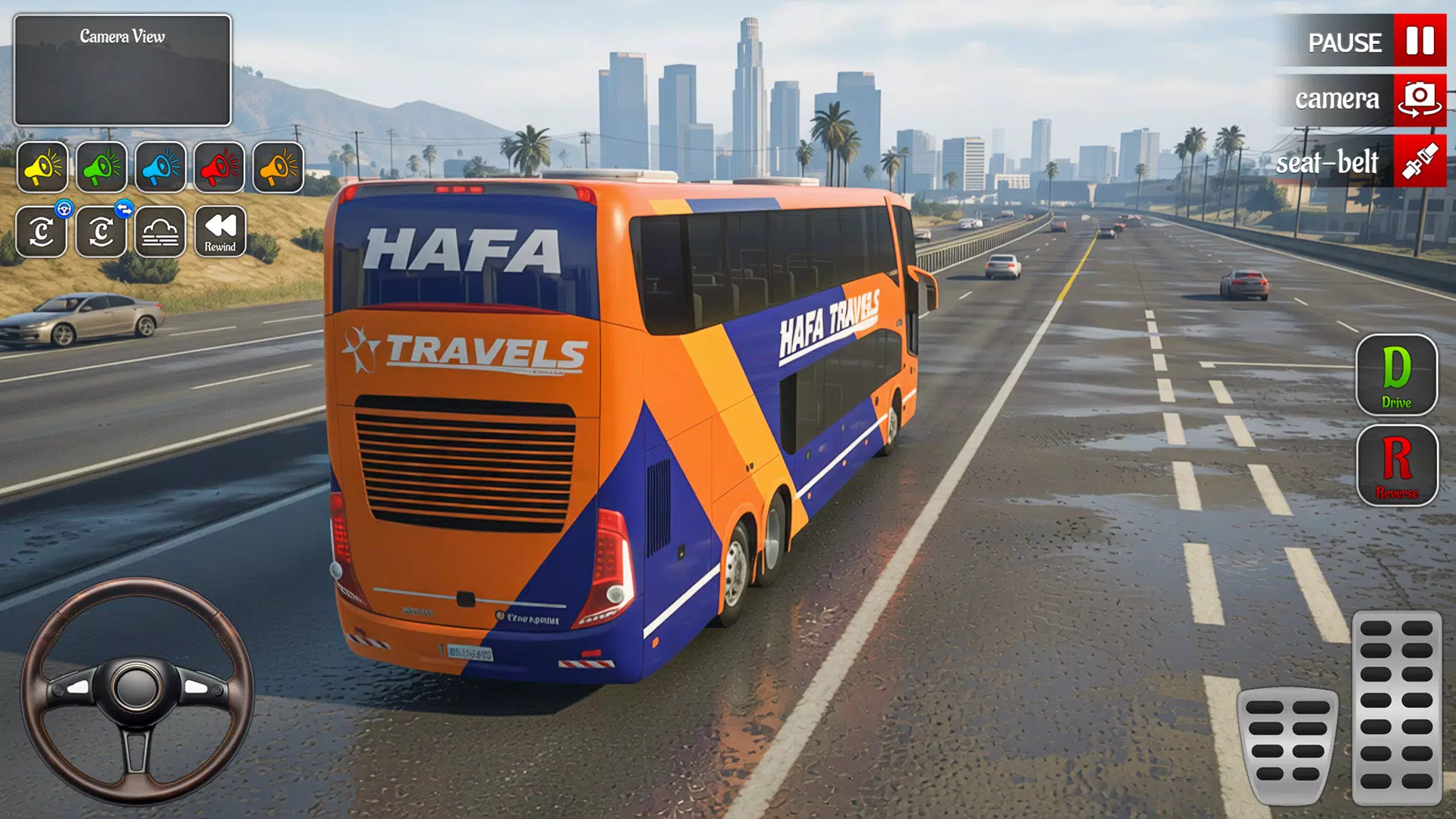
Task: Click the steering wheel control
Action: 137,689
